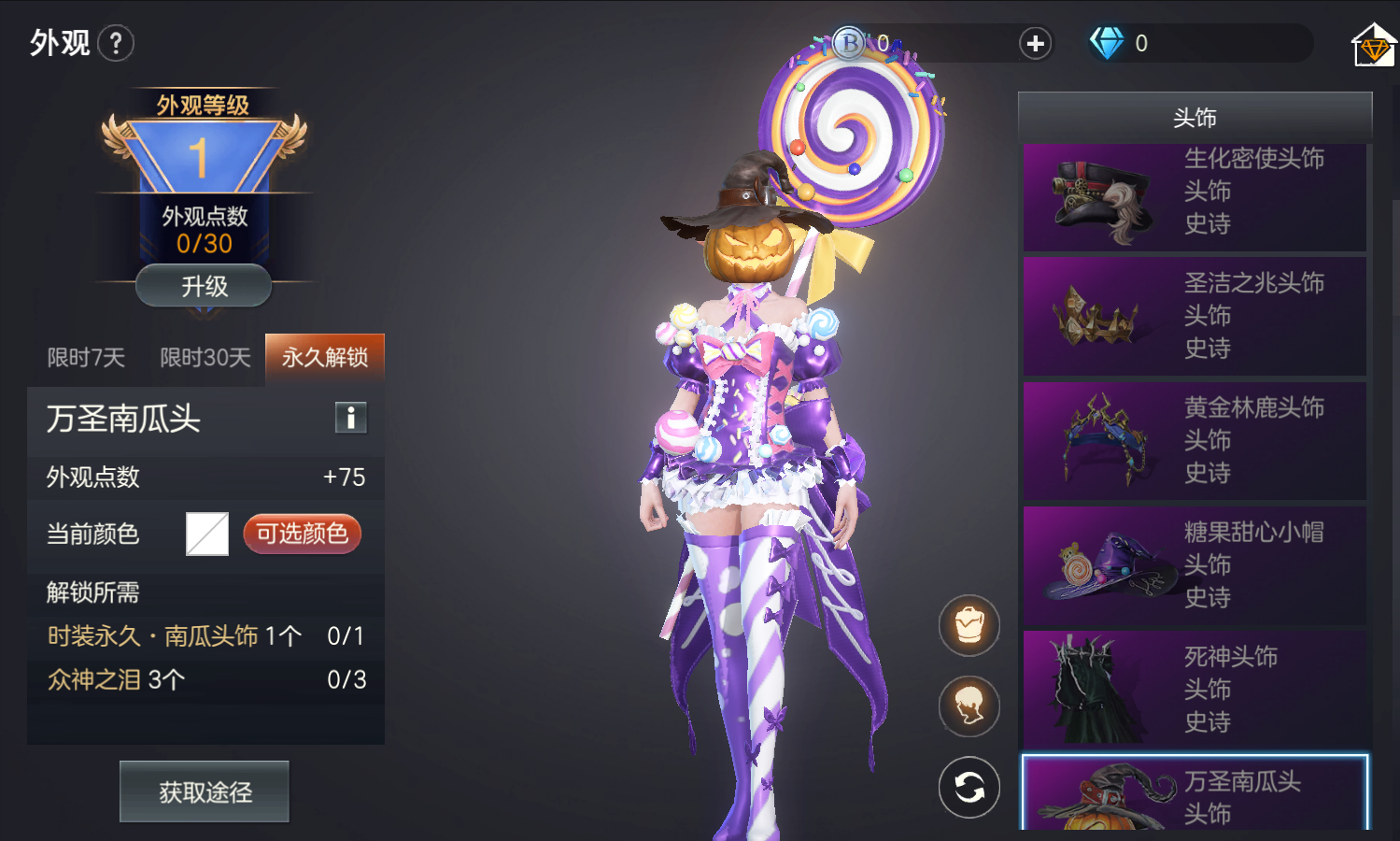Image resolution: width=1400 pixels, height=841 pixels.
Task: Click the dye bucket icon
Action: click(x=969, y=625)
